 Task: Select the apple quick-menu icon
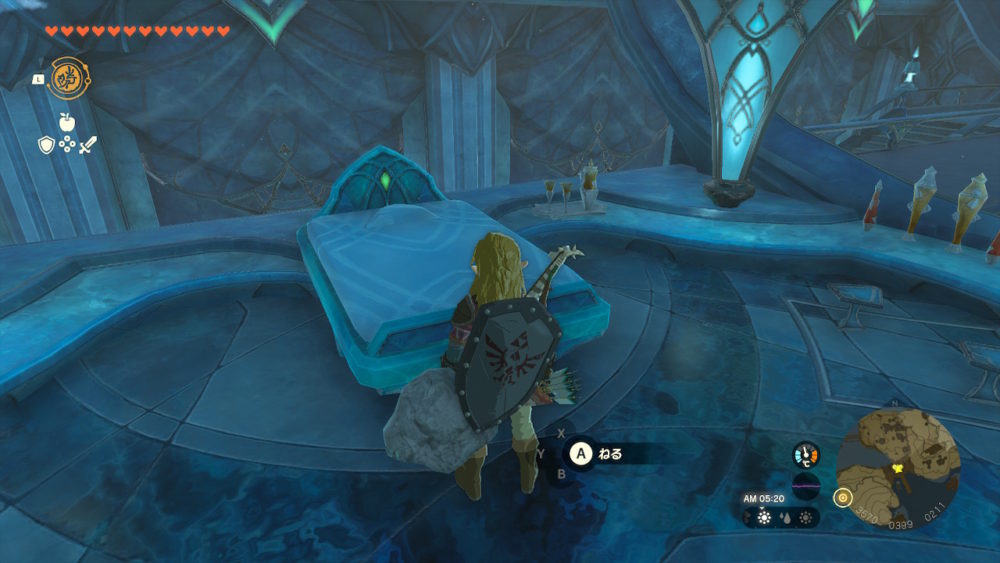(x=67, y=123)
